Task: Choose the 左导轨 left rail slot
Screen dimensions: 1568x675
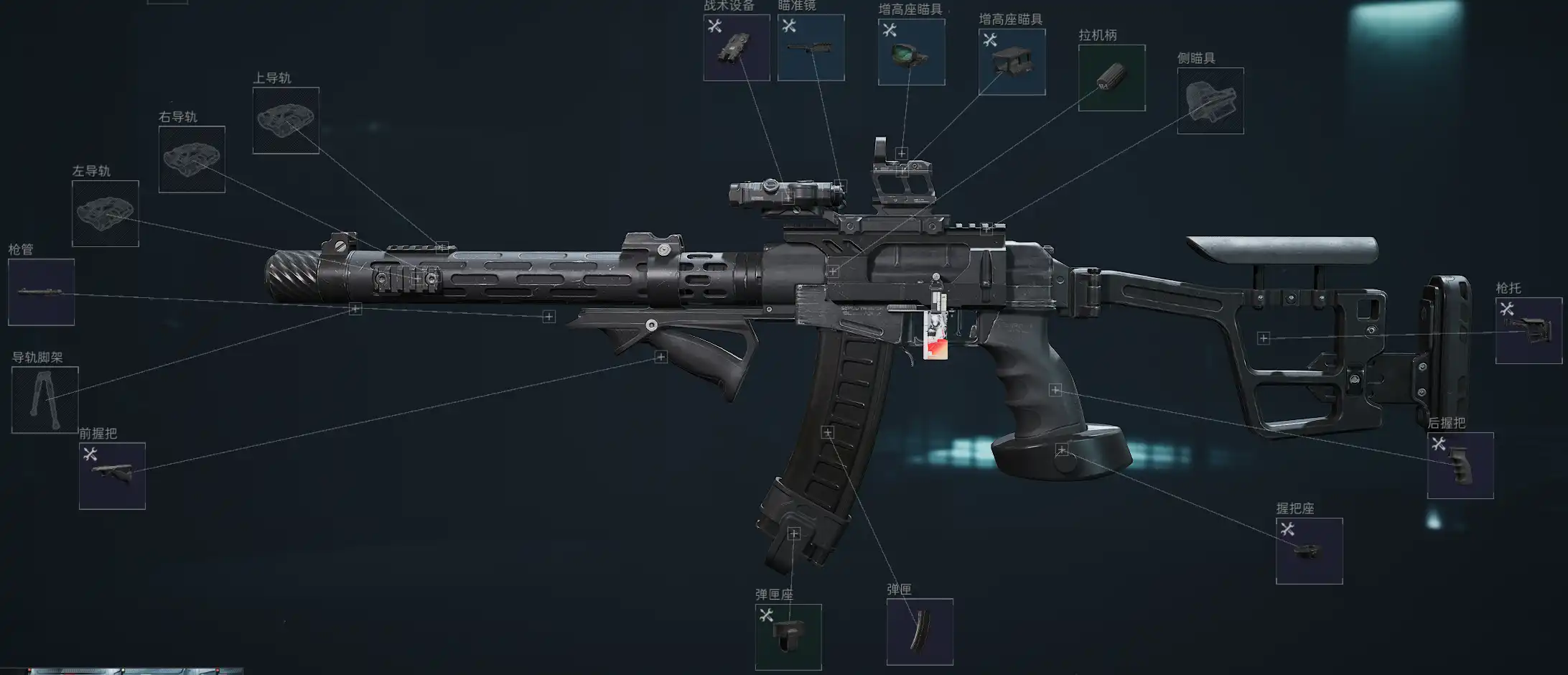Action: click(x=105, y=213)
